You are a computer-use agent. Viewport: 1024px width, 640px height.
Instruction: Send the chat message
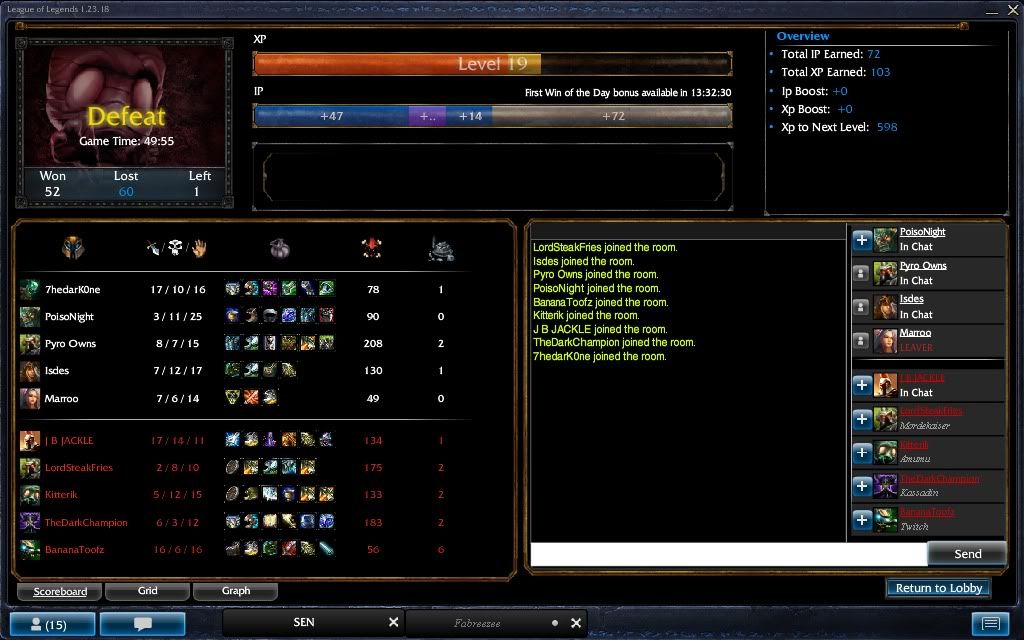(967, 554)
